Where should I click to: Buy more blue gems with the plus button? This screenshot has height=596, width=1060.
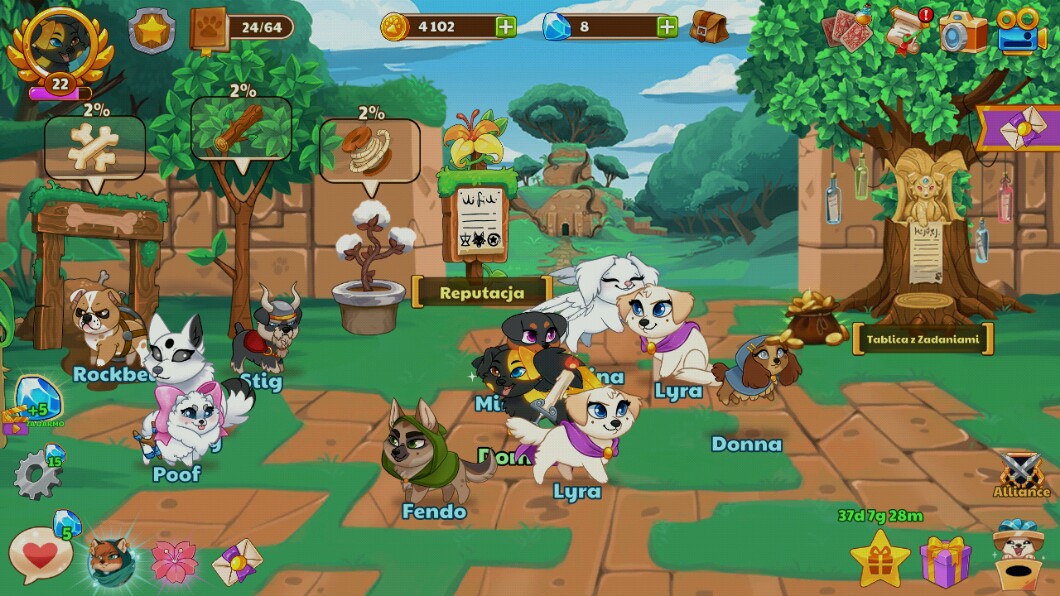(x=667, y=27)
